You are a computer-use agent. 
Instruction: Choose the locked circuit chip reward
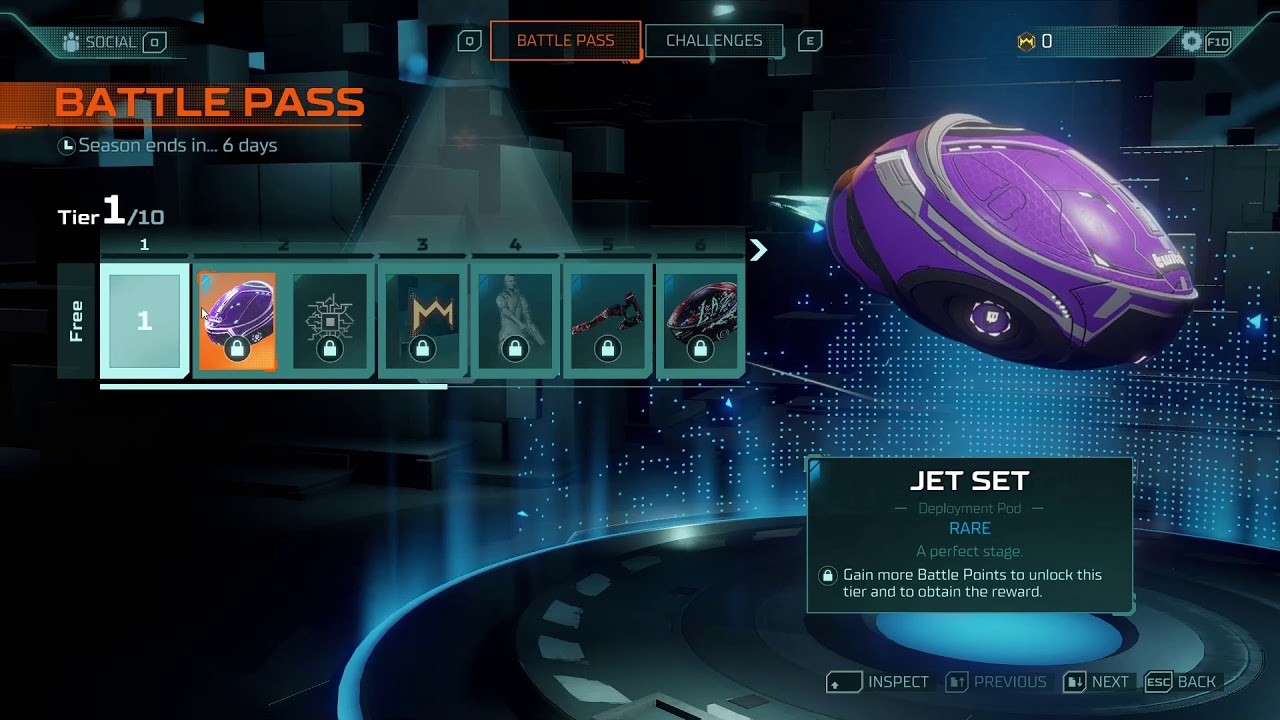tap(330, 320)
